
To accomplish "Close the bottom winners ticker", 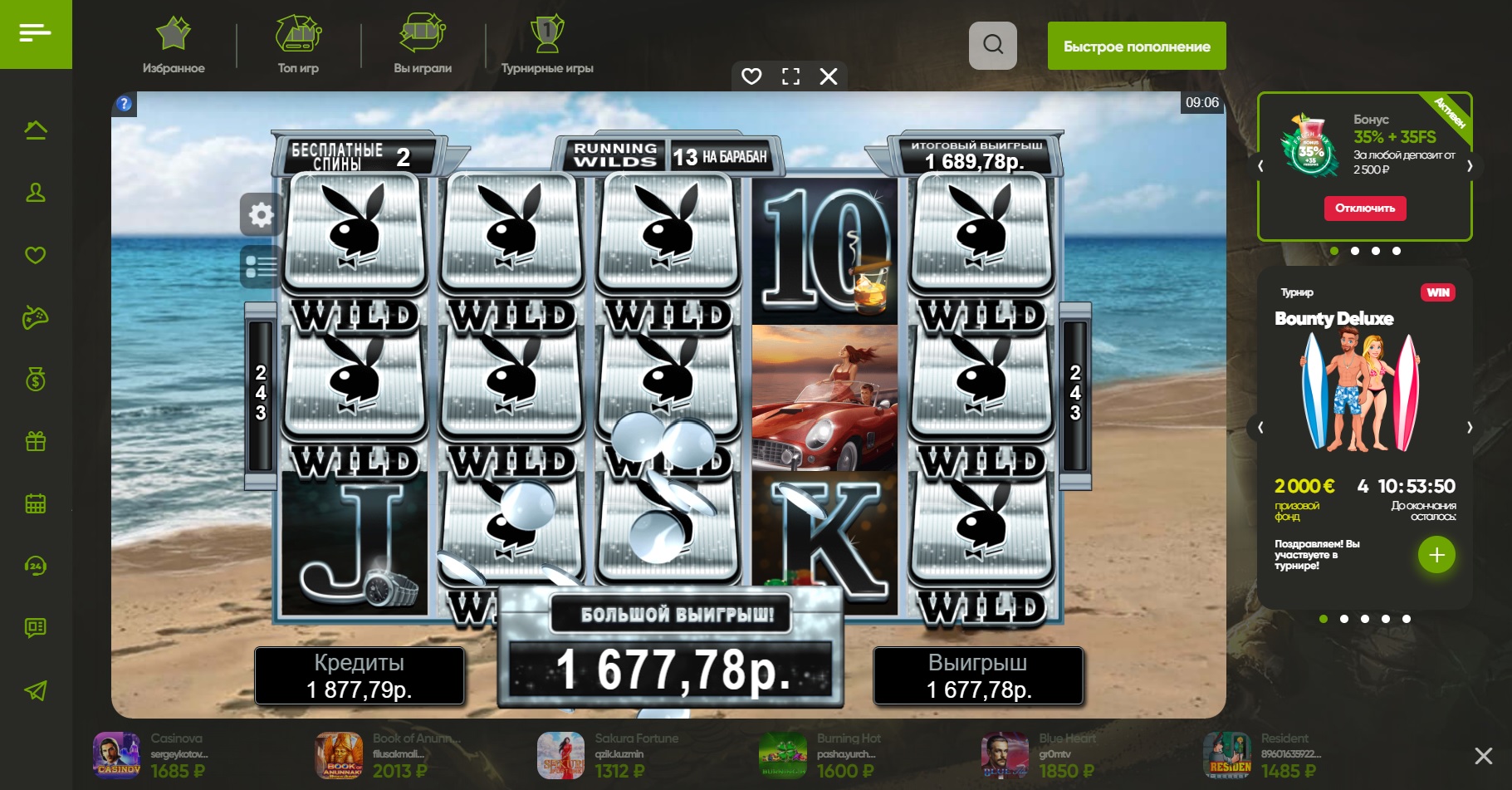I will tap(1483, 755).
